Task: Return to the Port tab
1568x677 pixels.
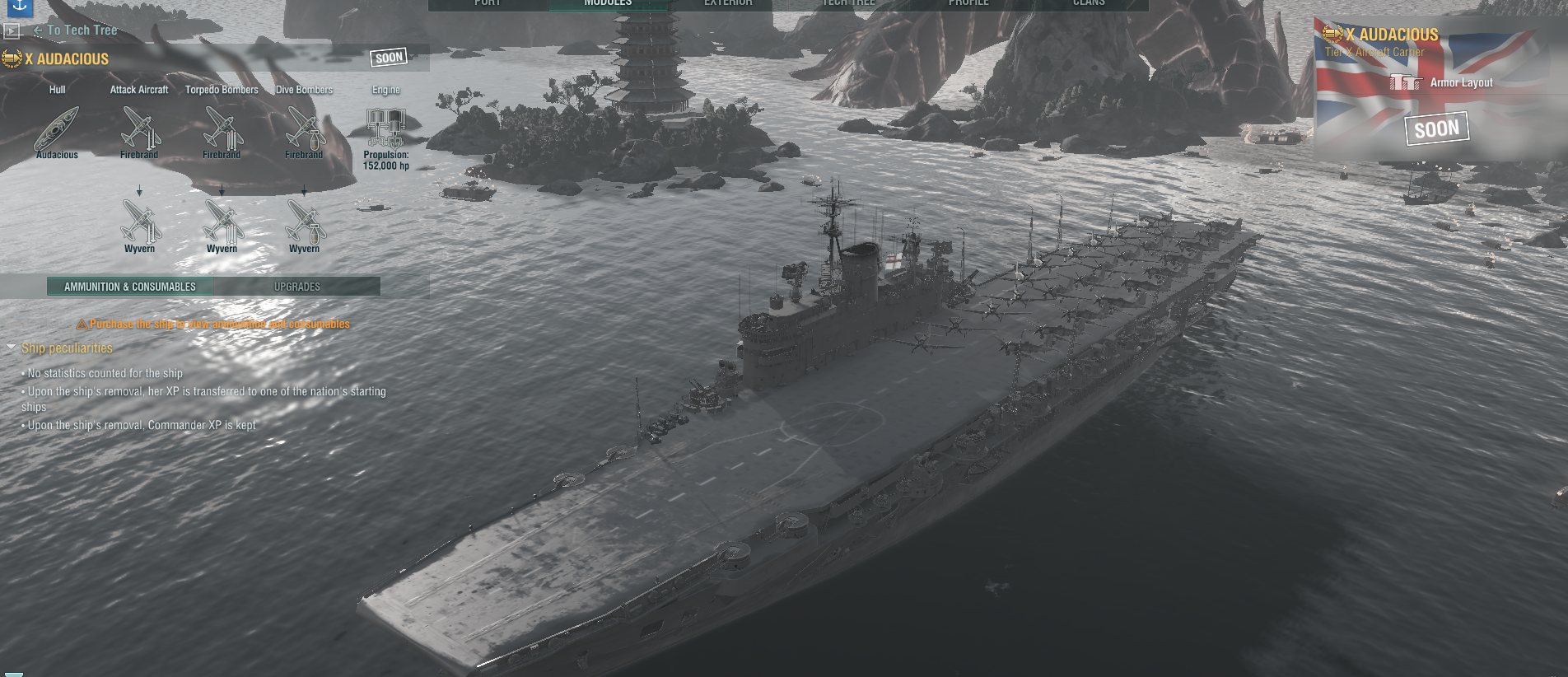Action: point(488,3)
